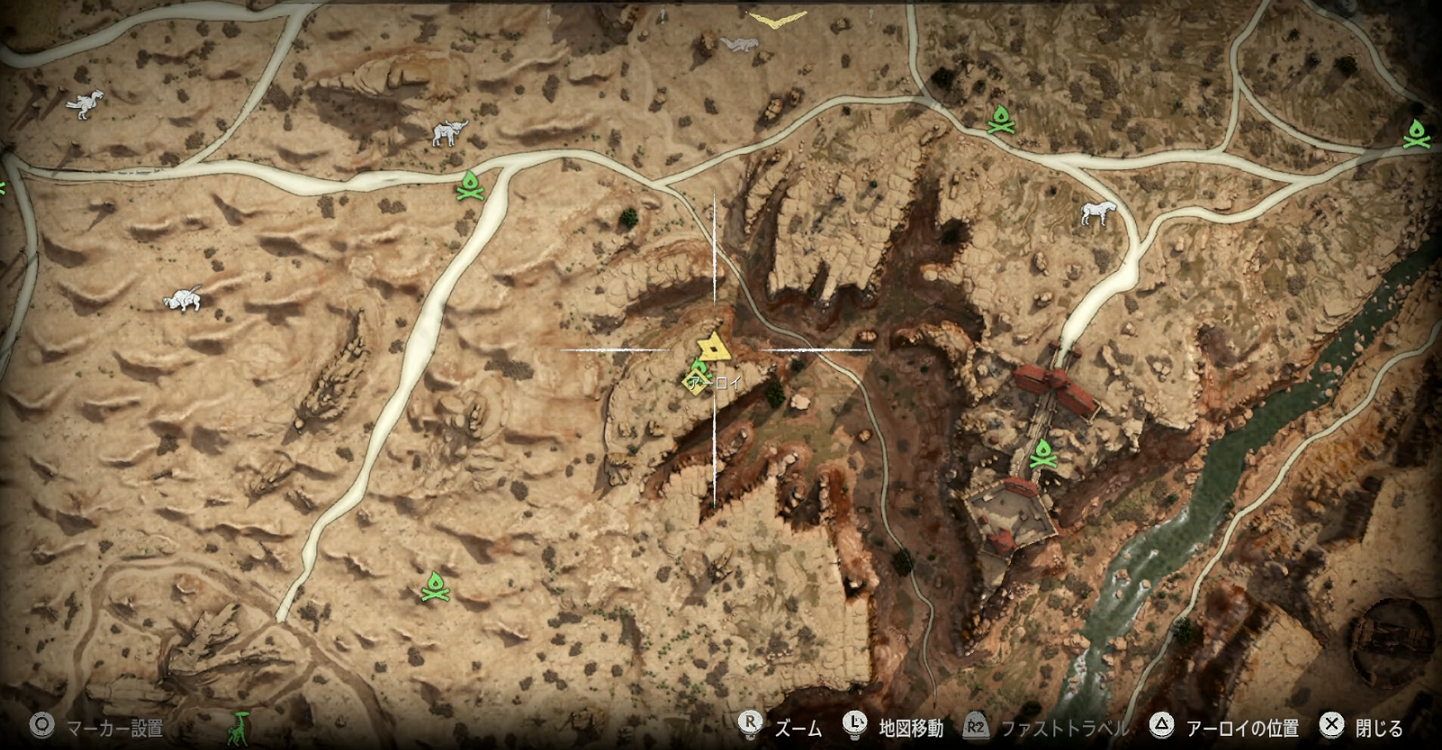Click the white horned bull machine site icon
The height and width of the screenshot is (750, 1442).
click(x=449, y=132)
